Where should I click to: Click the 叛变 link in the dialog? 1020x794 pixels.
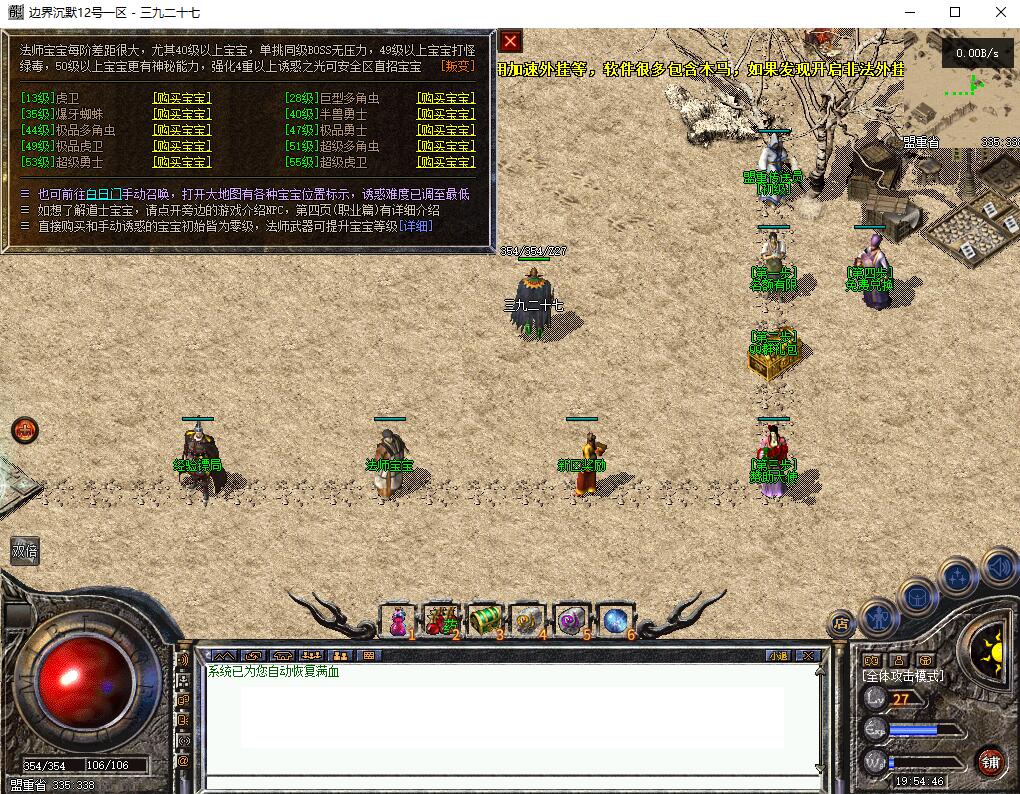tap(458, 66)
